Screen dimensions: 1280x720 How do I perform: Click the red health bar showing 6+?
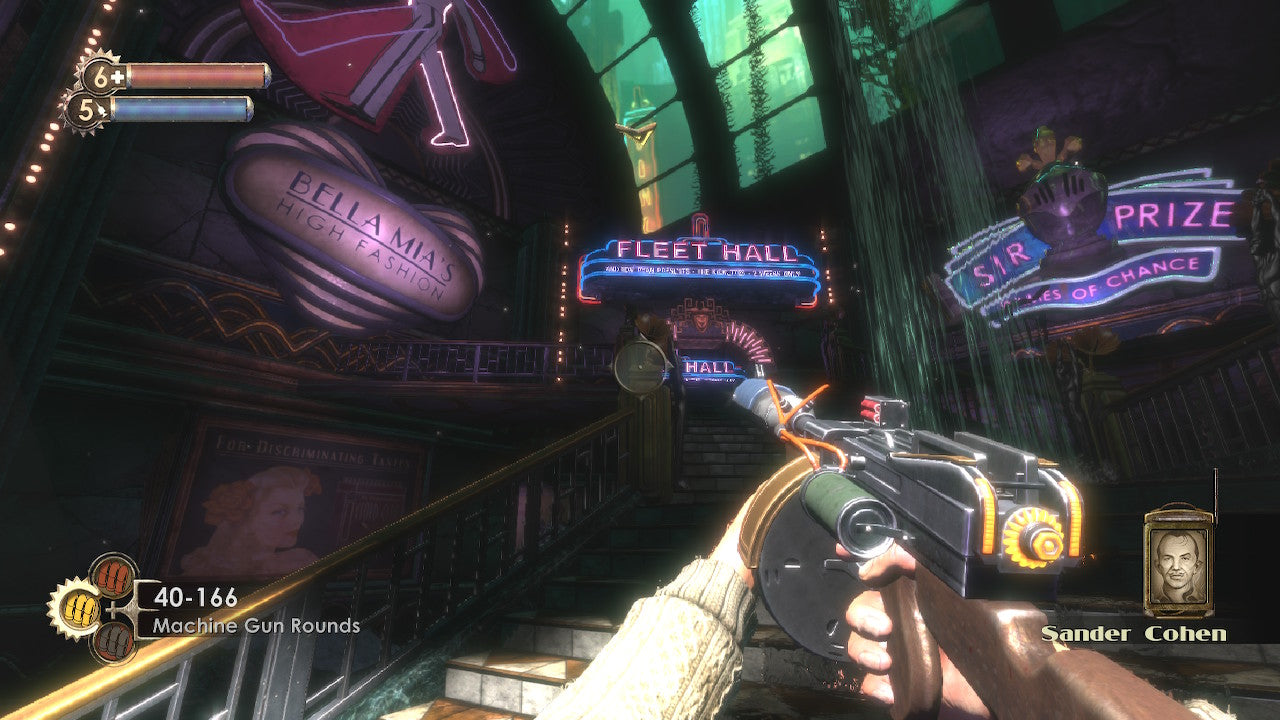click(x=195, y=73)
